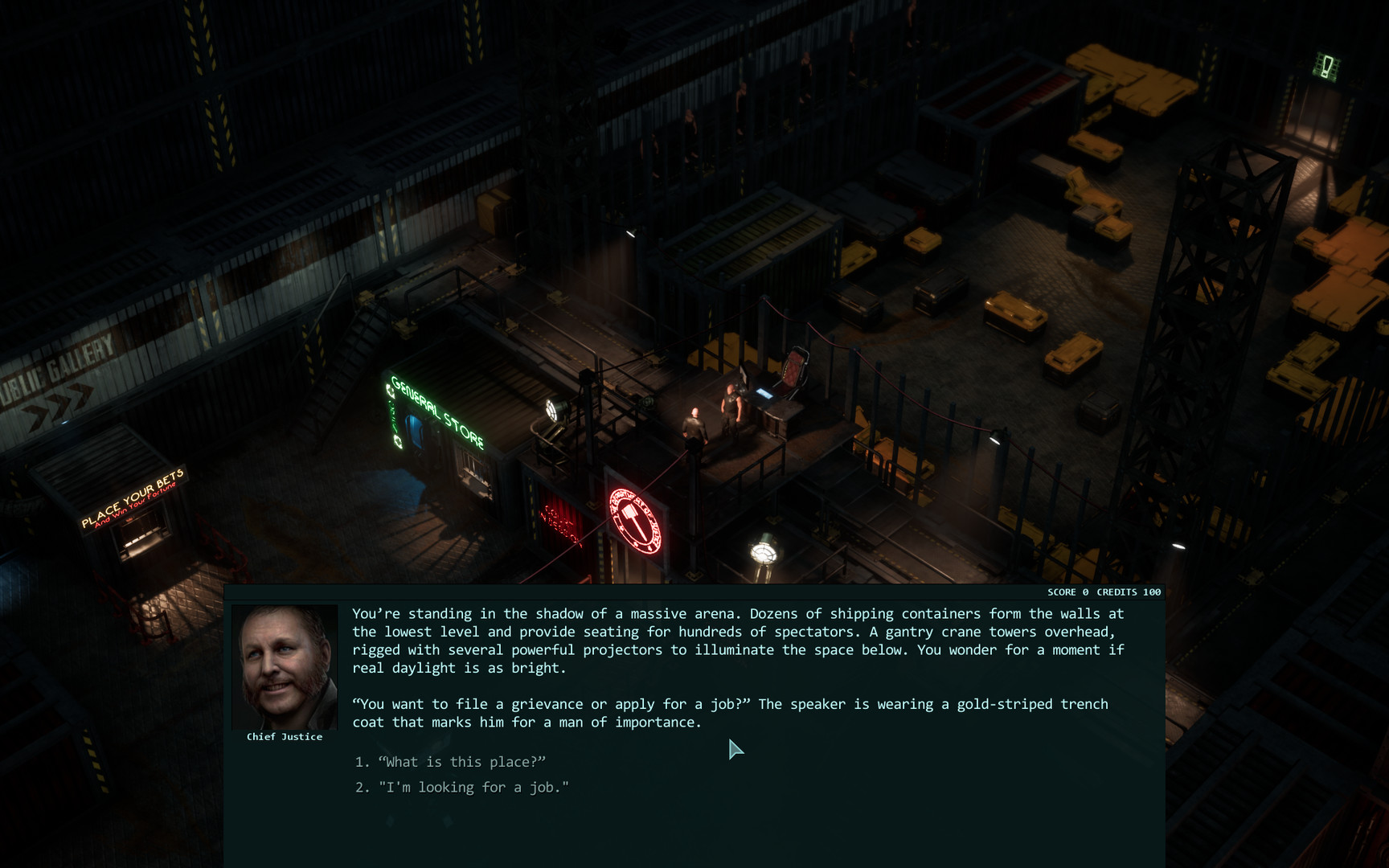This screenshot has width=1389, height=868.
Task: Ask "What is this place?"
Action: click(461, 762)
